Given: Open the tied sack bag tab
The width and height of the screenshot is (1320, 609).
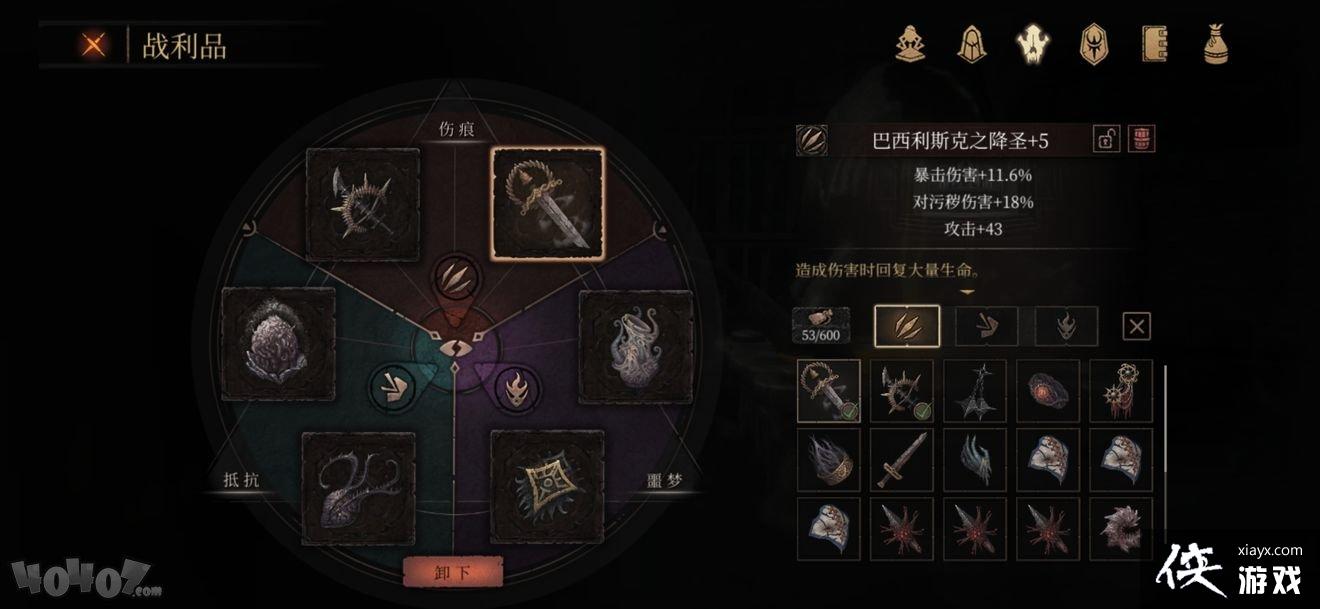Looking at the screenshot, I should [1217, 43].
